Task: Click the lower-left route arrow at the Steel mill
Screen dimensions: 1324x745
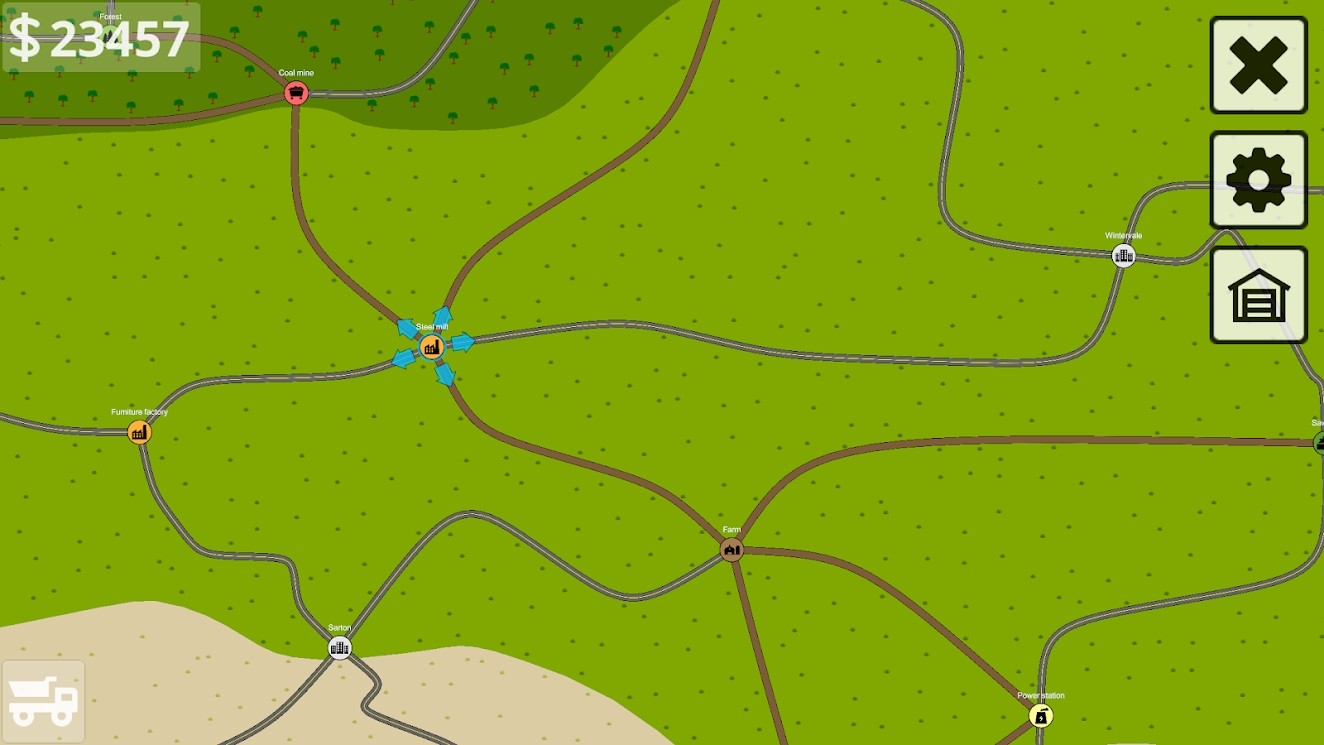Action: [401, 356]
